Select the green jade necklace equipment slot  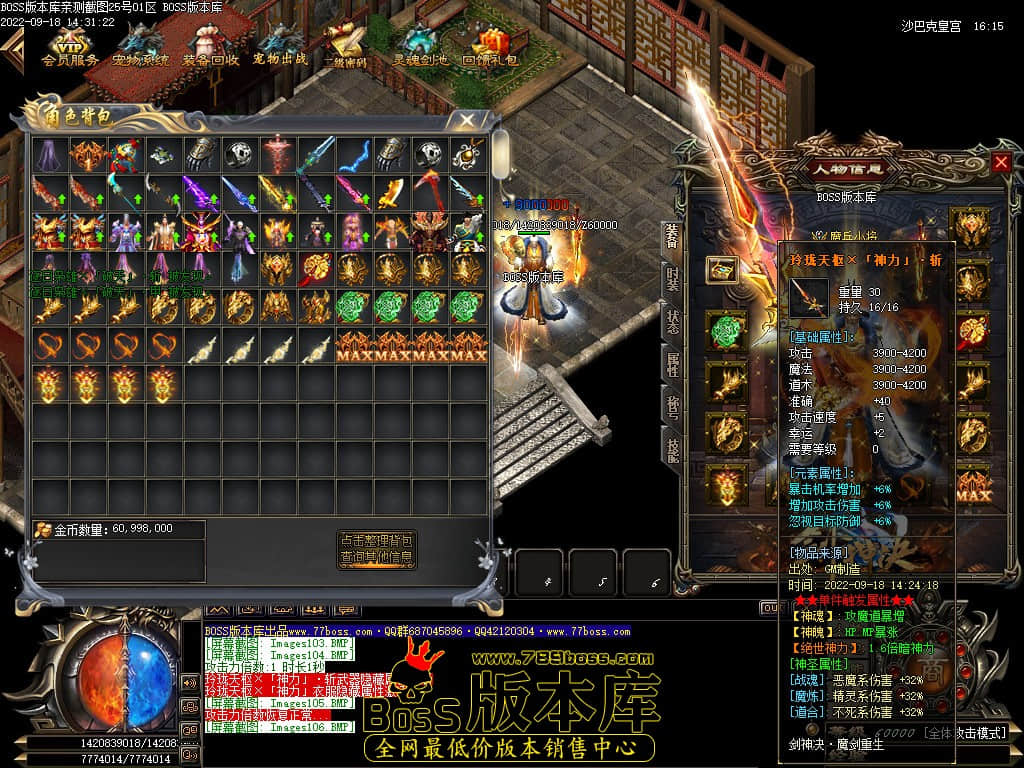tap(727, 331)
